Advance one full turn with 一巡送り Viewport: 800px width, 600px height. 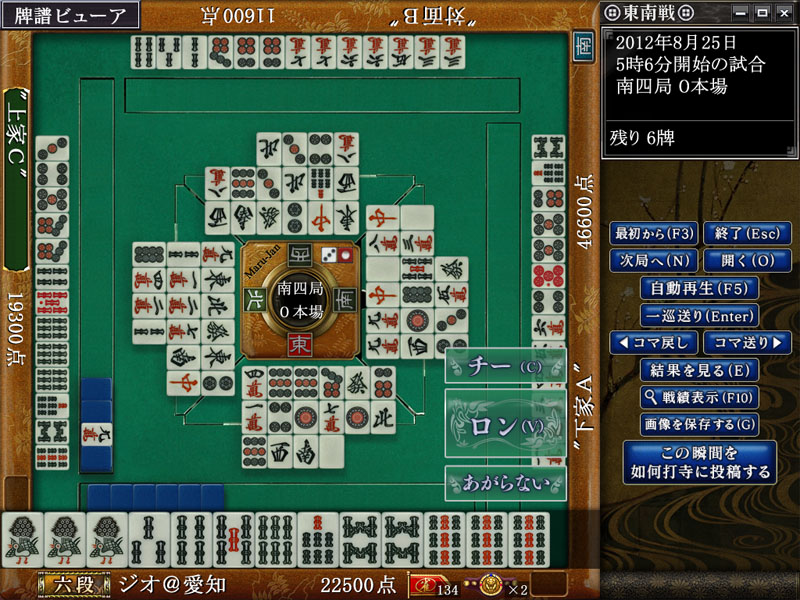699,315
